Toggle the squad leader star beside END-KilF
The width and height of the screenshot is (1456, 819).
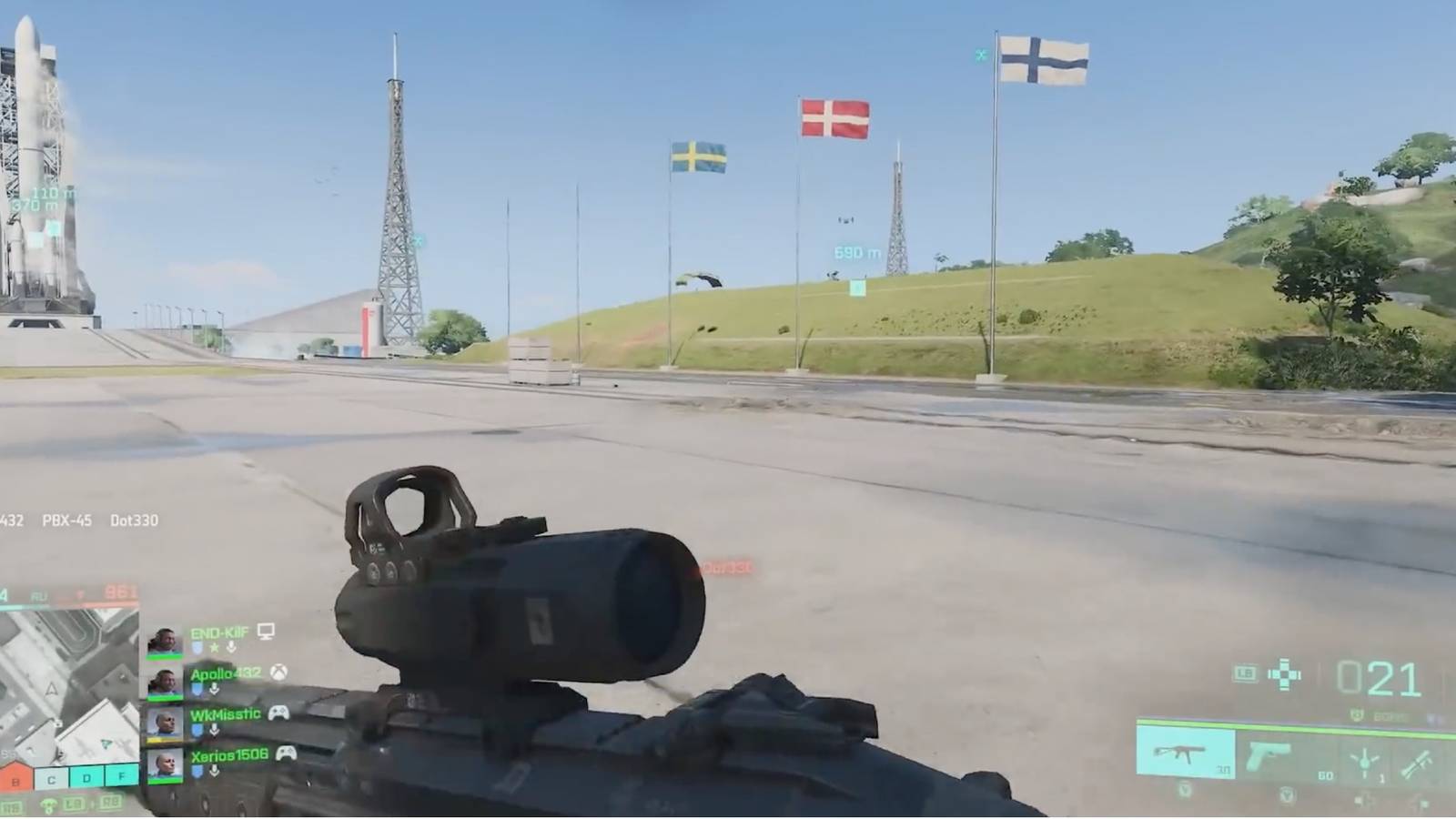[214, 647]
